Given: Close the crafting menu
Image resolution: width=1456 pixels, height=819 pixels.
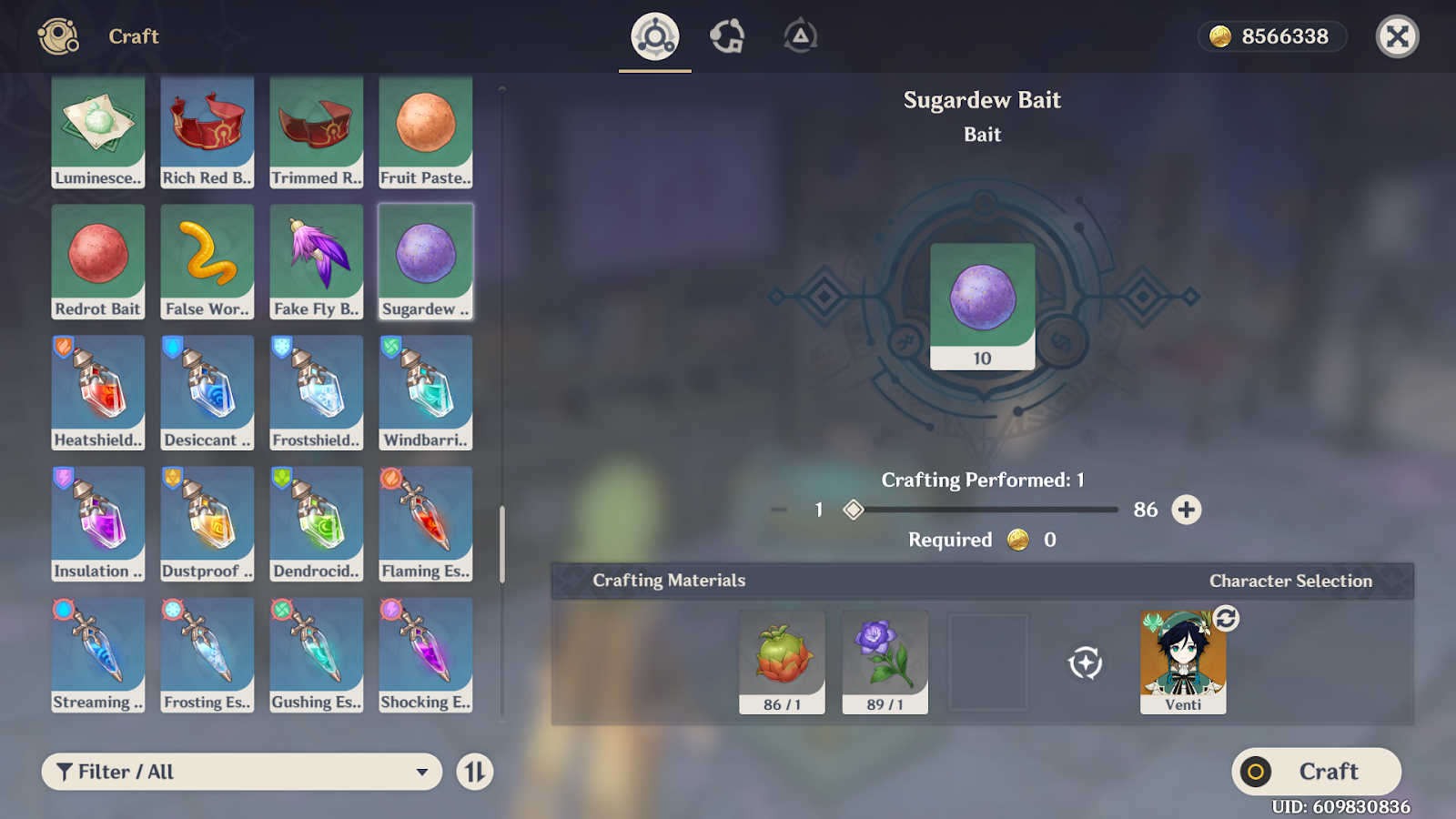Looking at the screenshot, I should click(1397, 36).
